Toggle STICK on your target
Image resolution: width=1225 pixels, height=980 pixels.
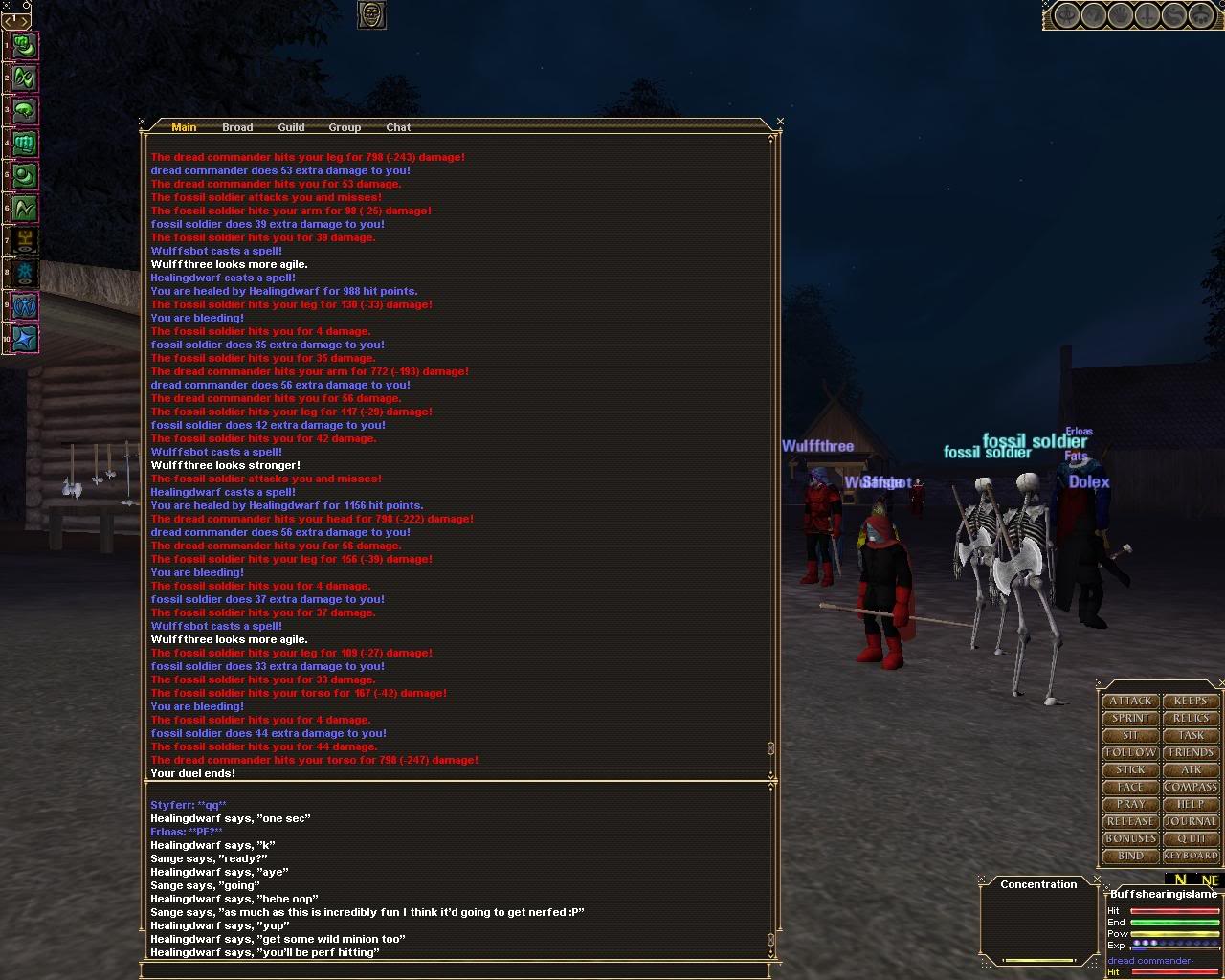pyautogui.click(x=1130, y=769)
